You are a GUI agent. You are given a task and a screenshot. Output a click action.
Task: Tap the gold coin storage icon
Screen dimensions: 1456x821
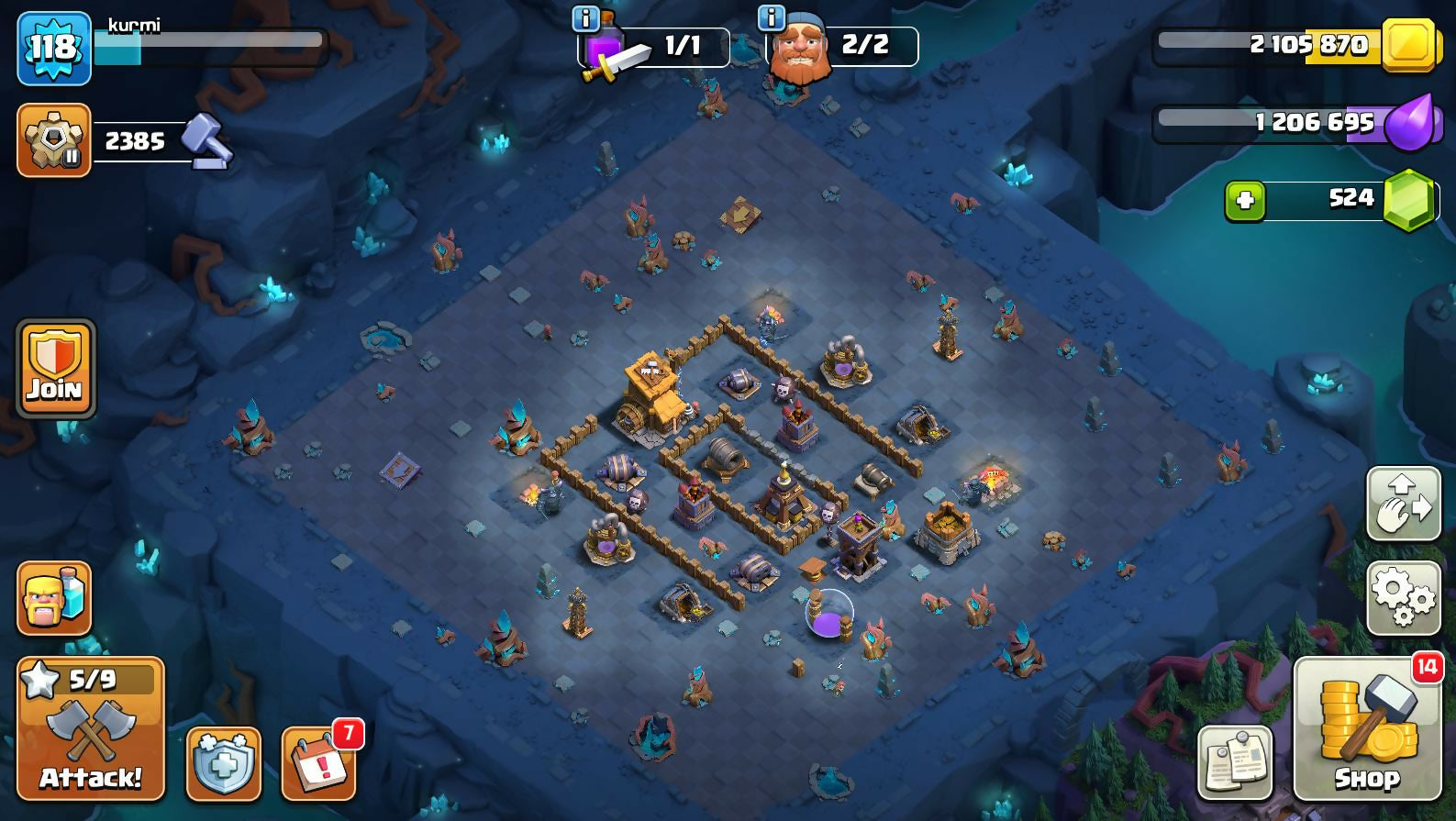click(x=1407, y=44)
